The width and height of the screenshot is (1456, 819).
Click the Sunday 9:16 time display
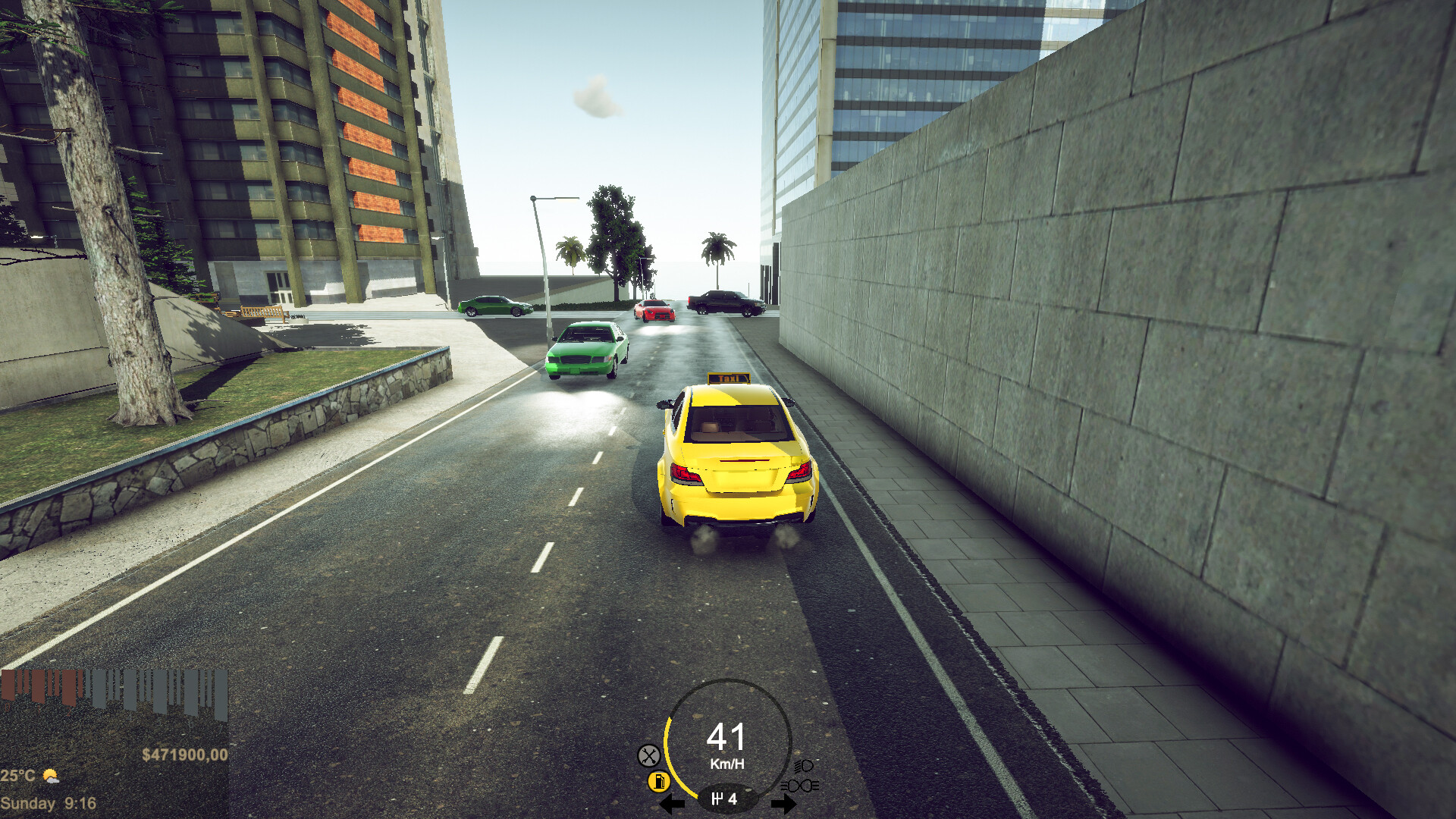(46, 802)
